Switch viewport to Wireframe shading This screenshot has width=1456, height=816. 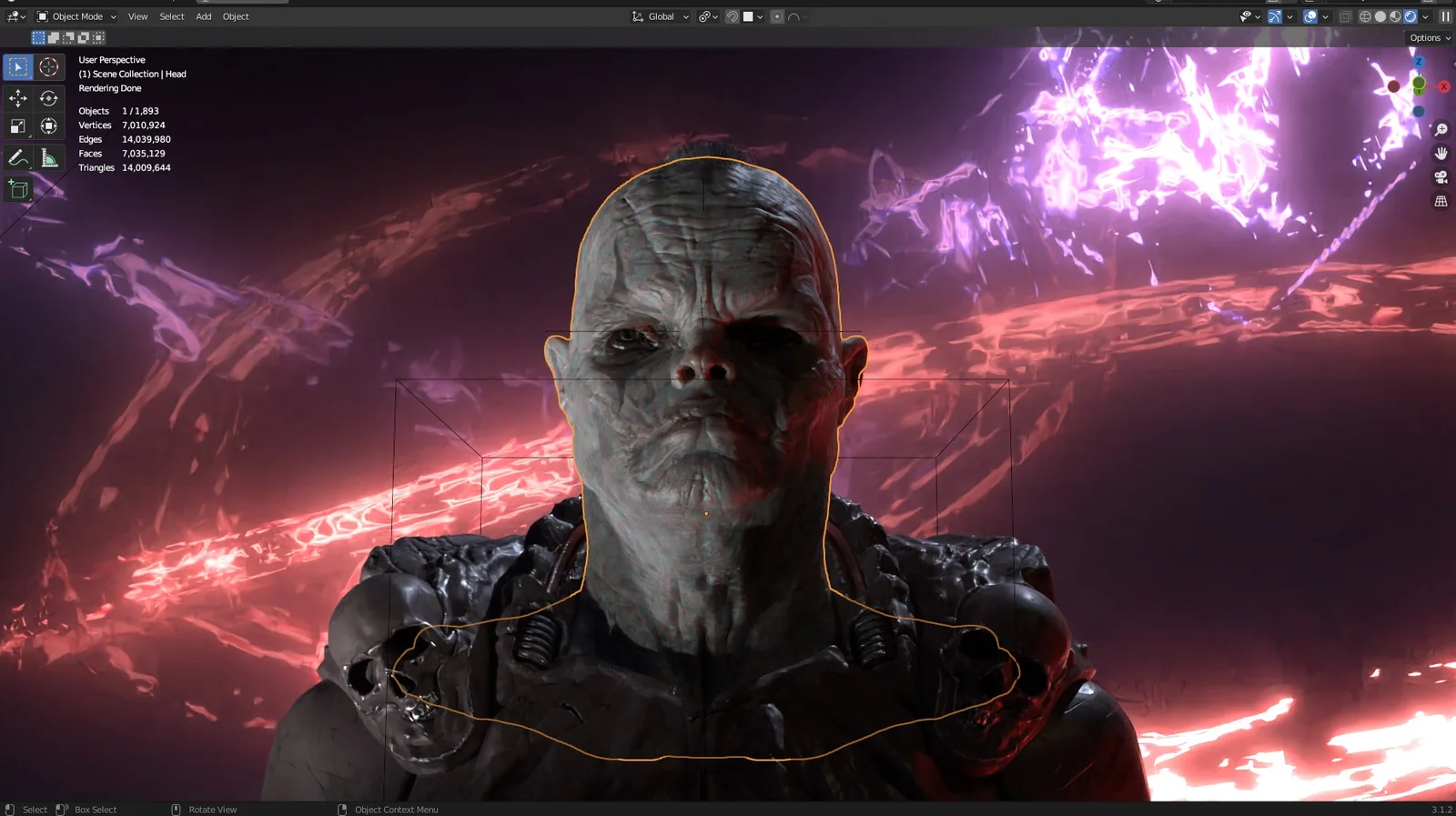click(1364, 15)
